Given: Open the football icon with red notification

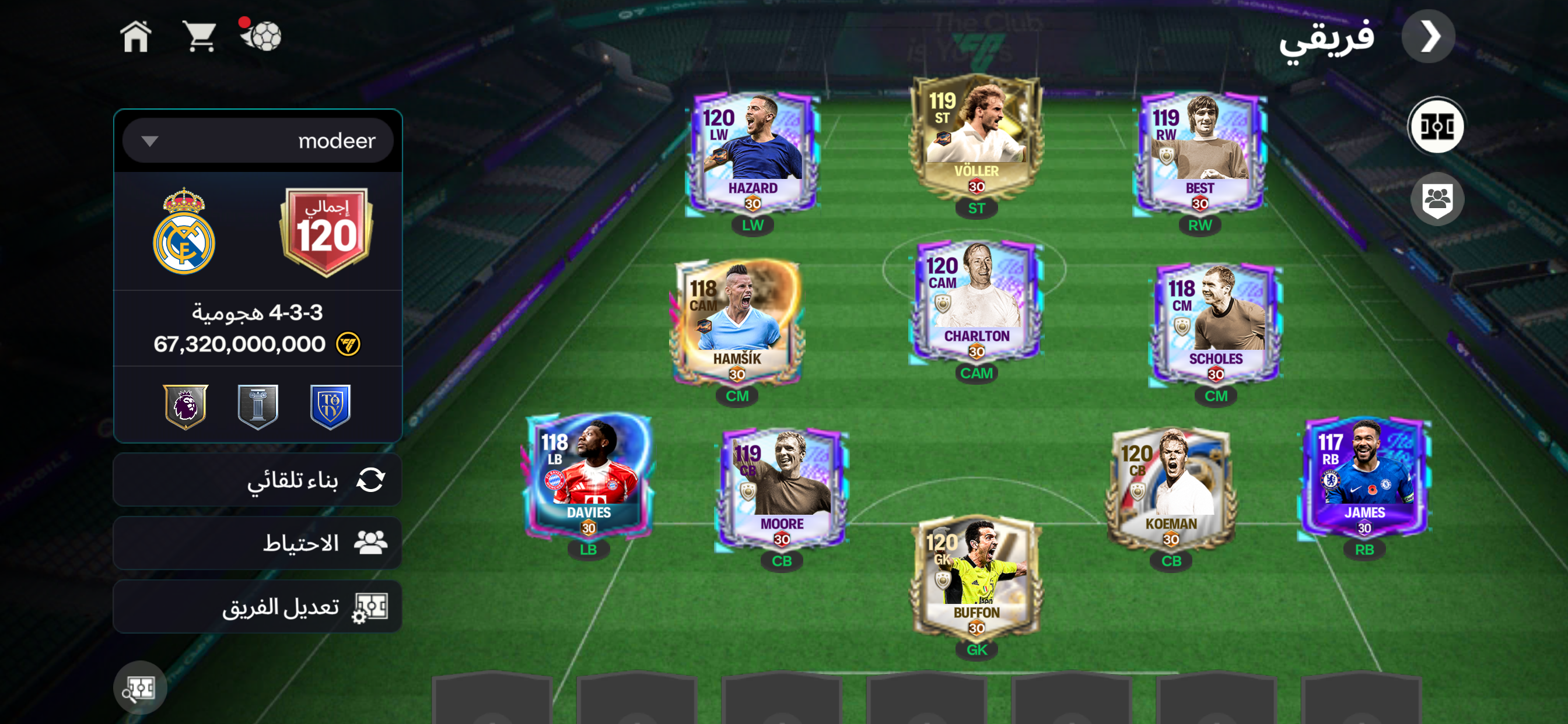Looking at the screenshot, I should (262, 36).
